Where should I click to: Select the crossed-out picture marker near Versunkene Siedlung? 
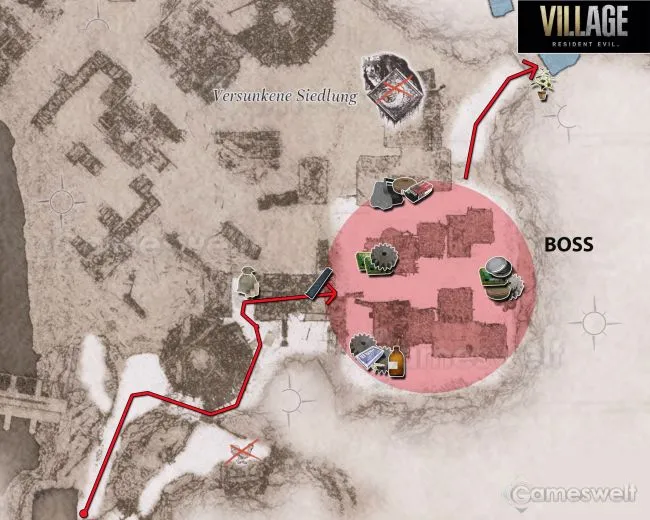[392, 90]
